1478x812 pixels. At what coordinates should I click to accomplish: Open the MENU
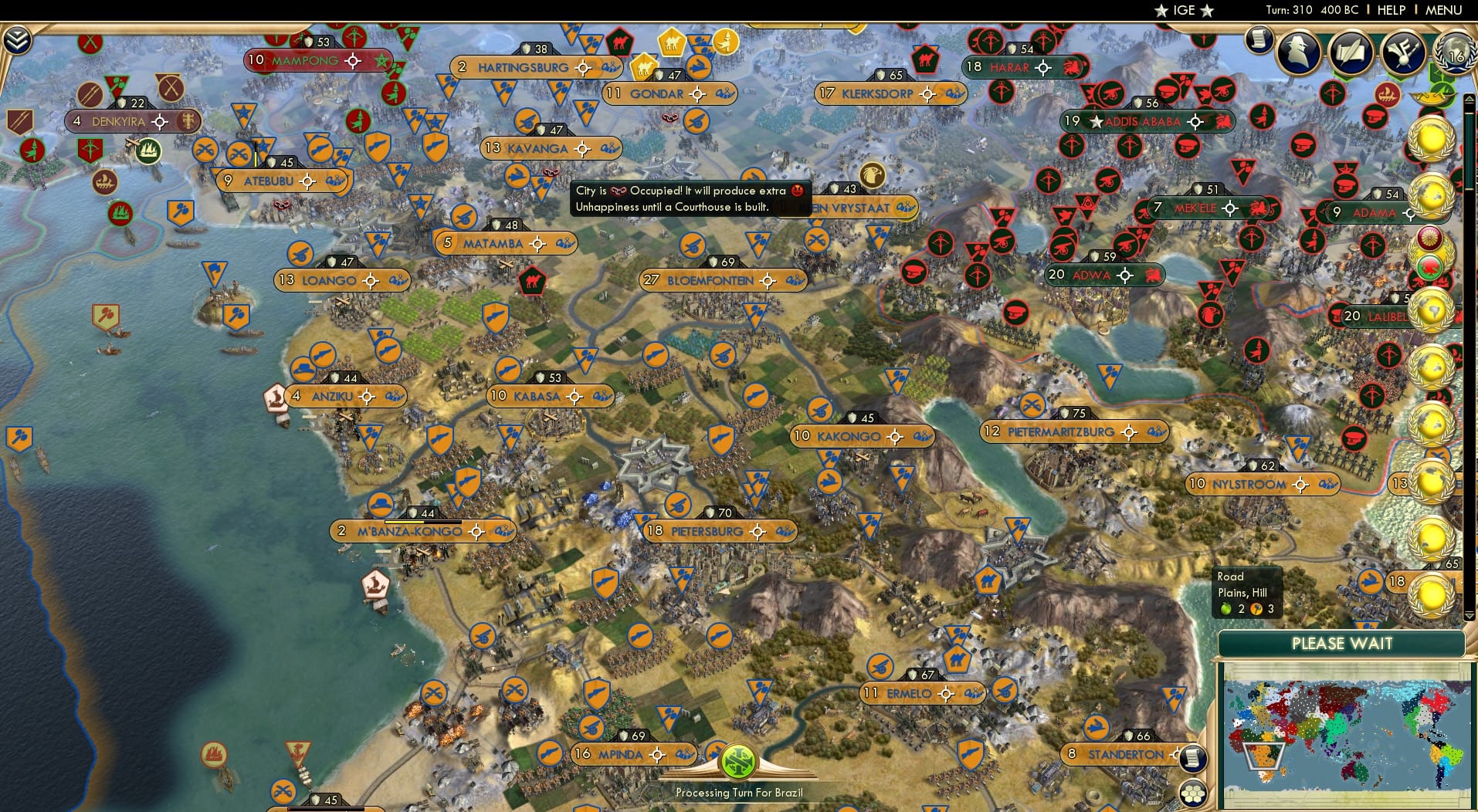tap(1445, 10)
